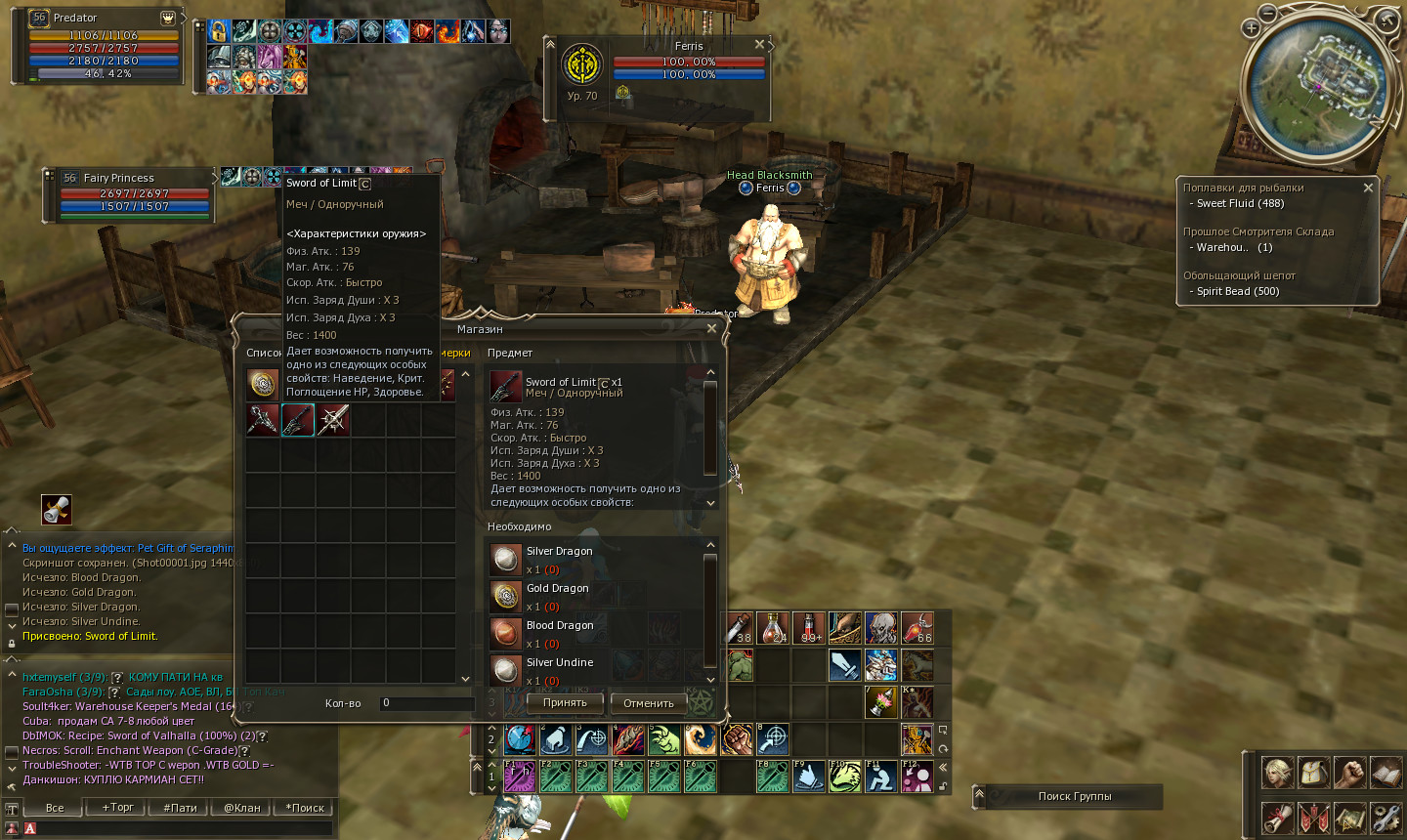The width and height of the screenshot is (1407, 840).
Task: Close the fishing floats tracker panel
Action: pyautogui.click(x=1368, y=188)
